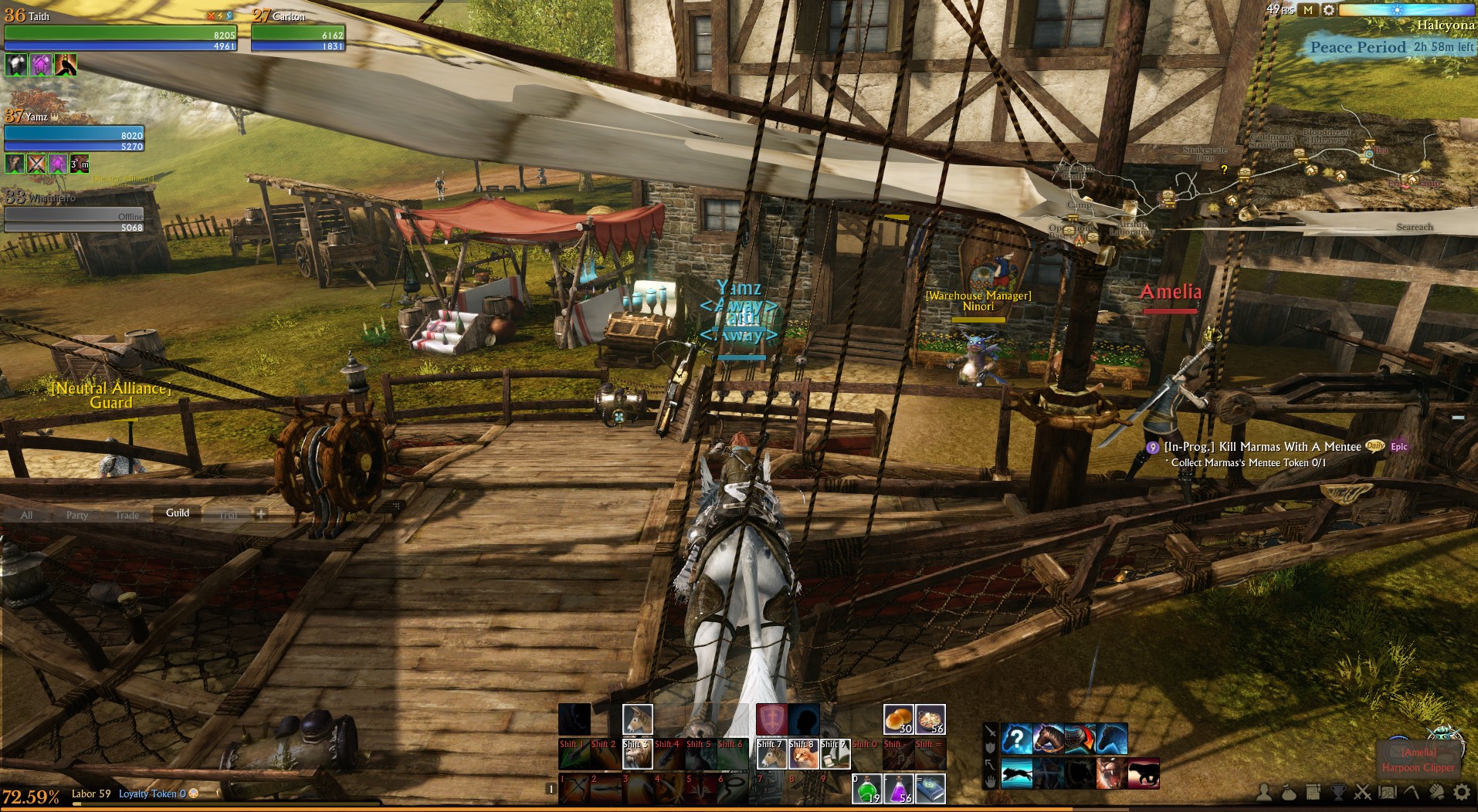The width and height of the screenshot is (1478, 812).
Task: Activate the roaring beast mount skill
Action: click(x=1111, y=773)
